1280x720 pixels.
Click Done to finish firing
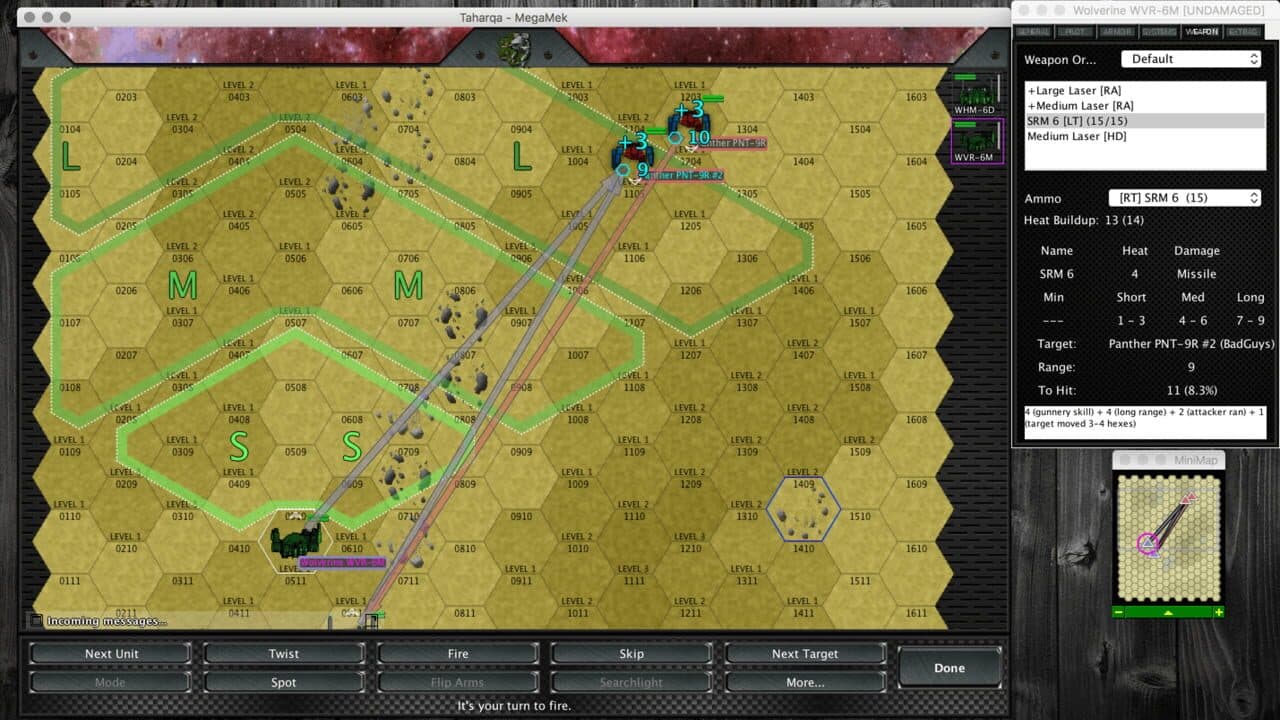pos(948,667)
